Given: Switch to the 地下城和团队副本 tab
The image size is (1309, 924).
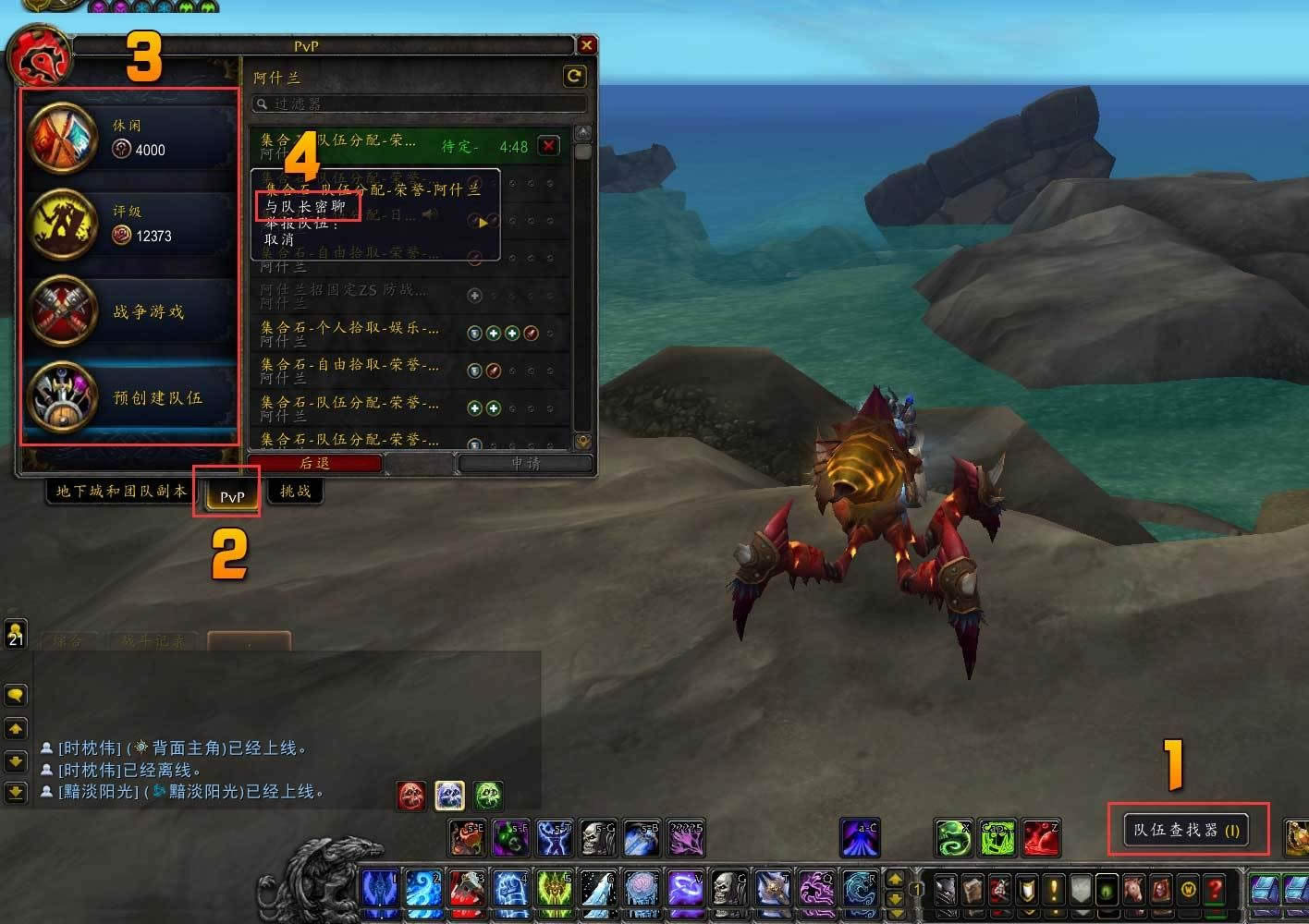Looking at the screenshot, I should (x=121, y=491).
